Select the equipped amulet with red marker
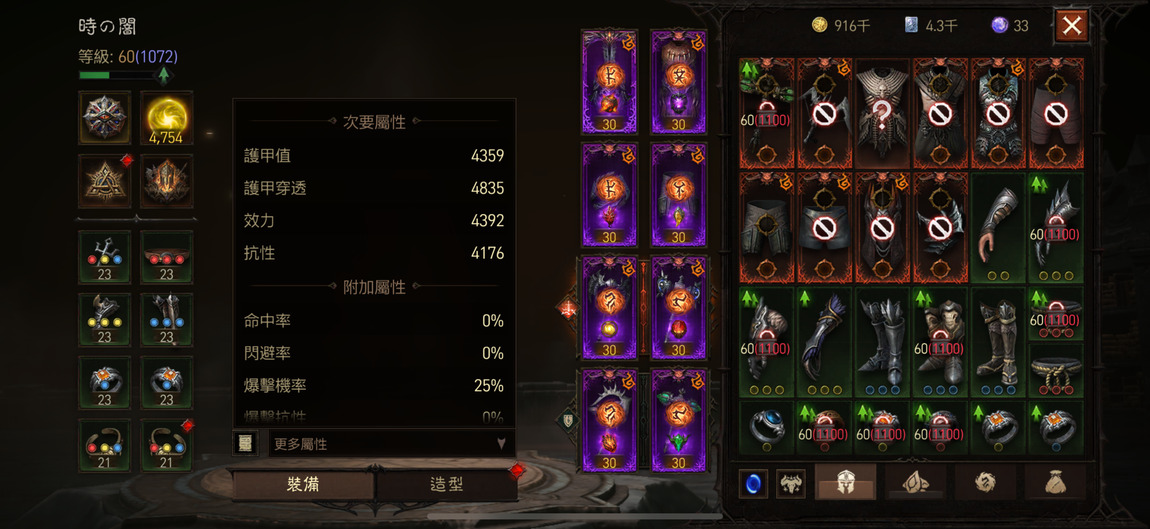Screen dimensions: 1150x529 (x=166, y=444)
